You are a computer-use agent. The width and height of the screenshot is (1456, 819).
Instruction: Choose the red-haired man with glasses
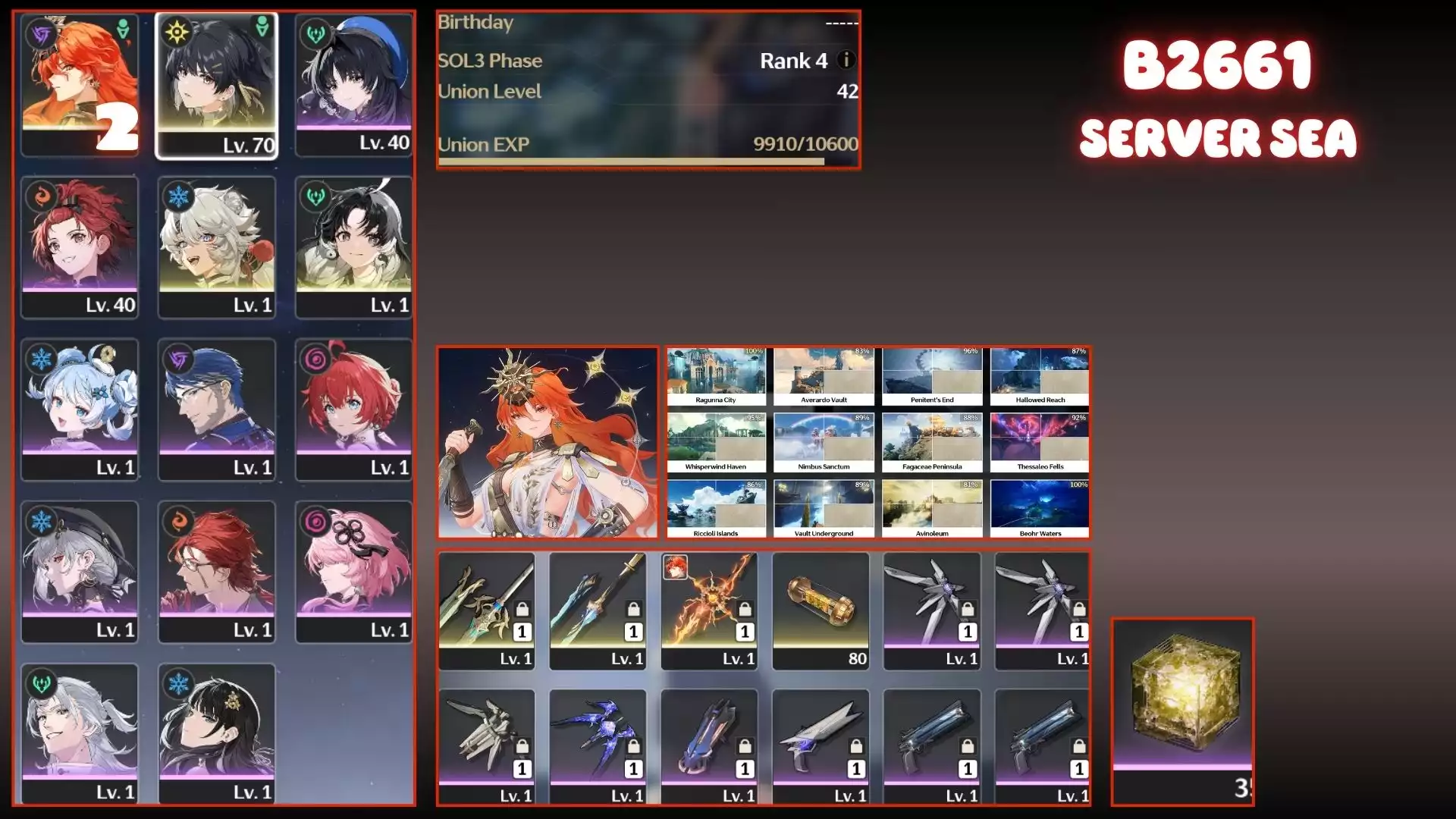coord(217,572)
